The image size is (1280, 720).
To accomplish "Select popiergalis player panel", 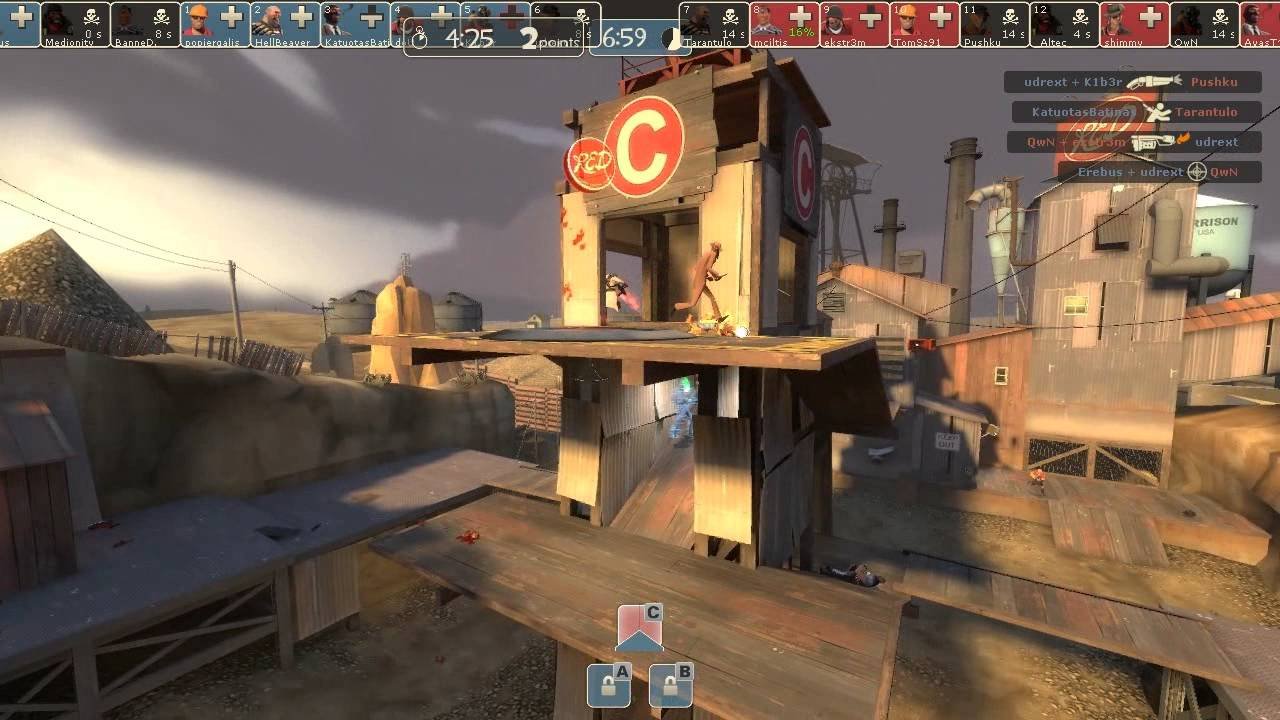I will [x=215, y=24].
